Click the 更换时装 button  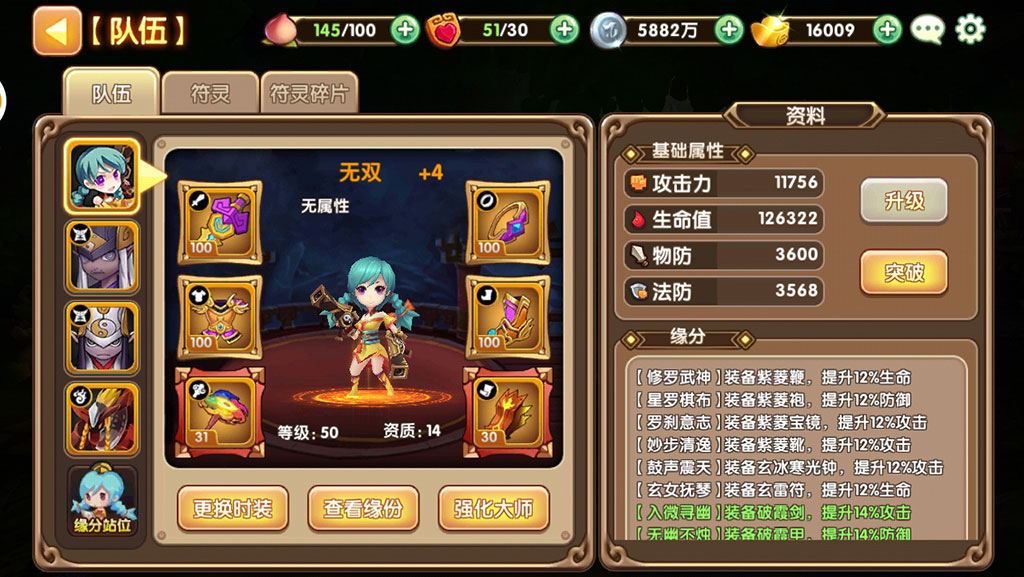tap(232, 509)
